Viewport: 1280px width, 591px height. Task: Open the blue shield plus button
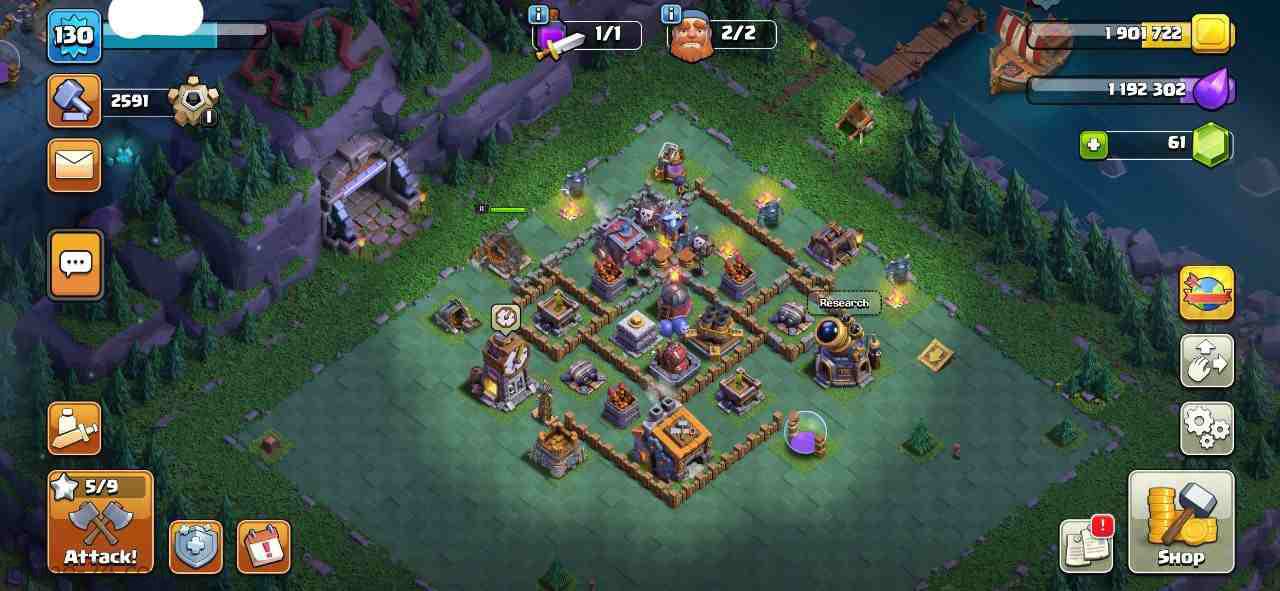195,547
